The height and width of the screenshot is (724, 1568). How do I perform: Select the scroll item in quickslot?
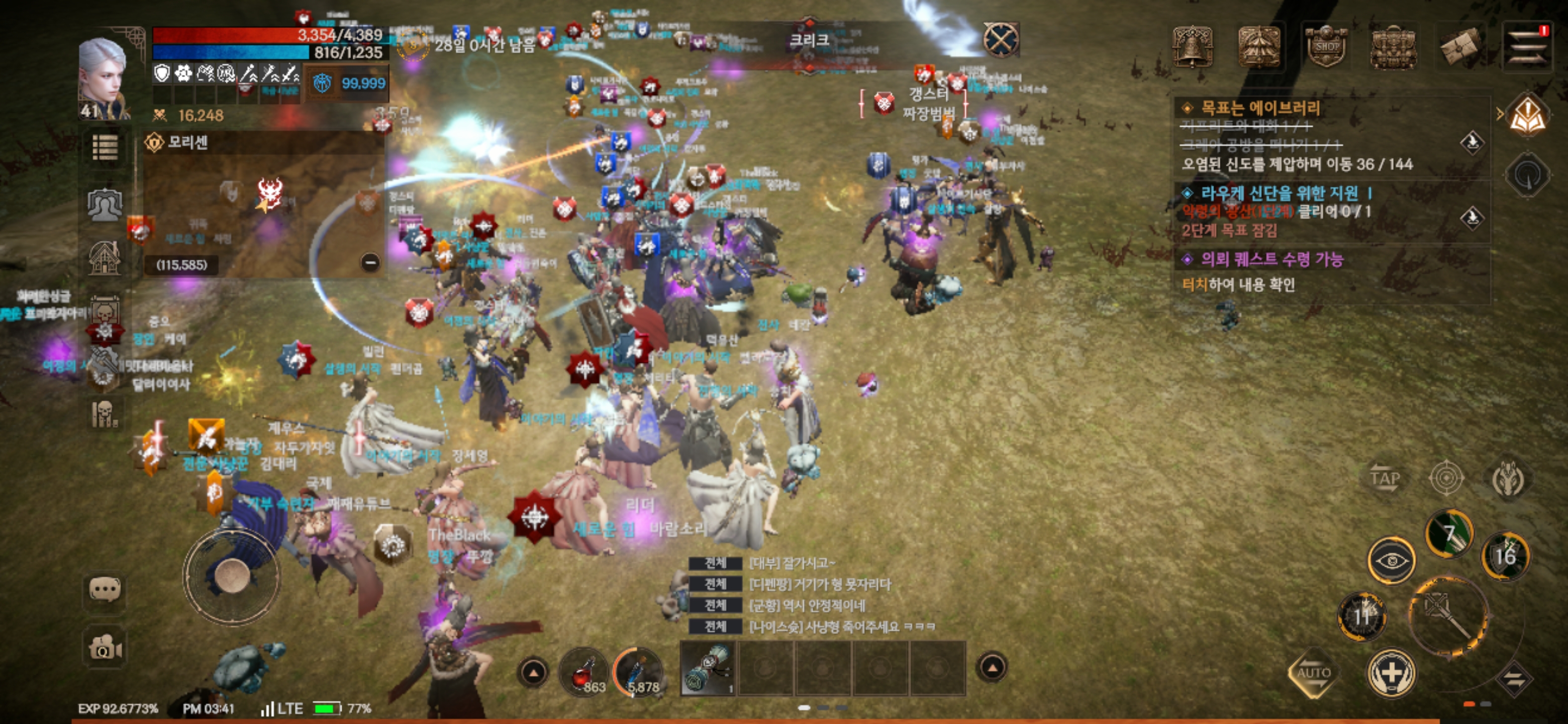coord(706,669)
